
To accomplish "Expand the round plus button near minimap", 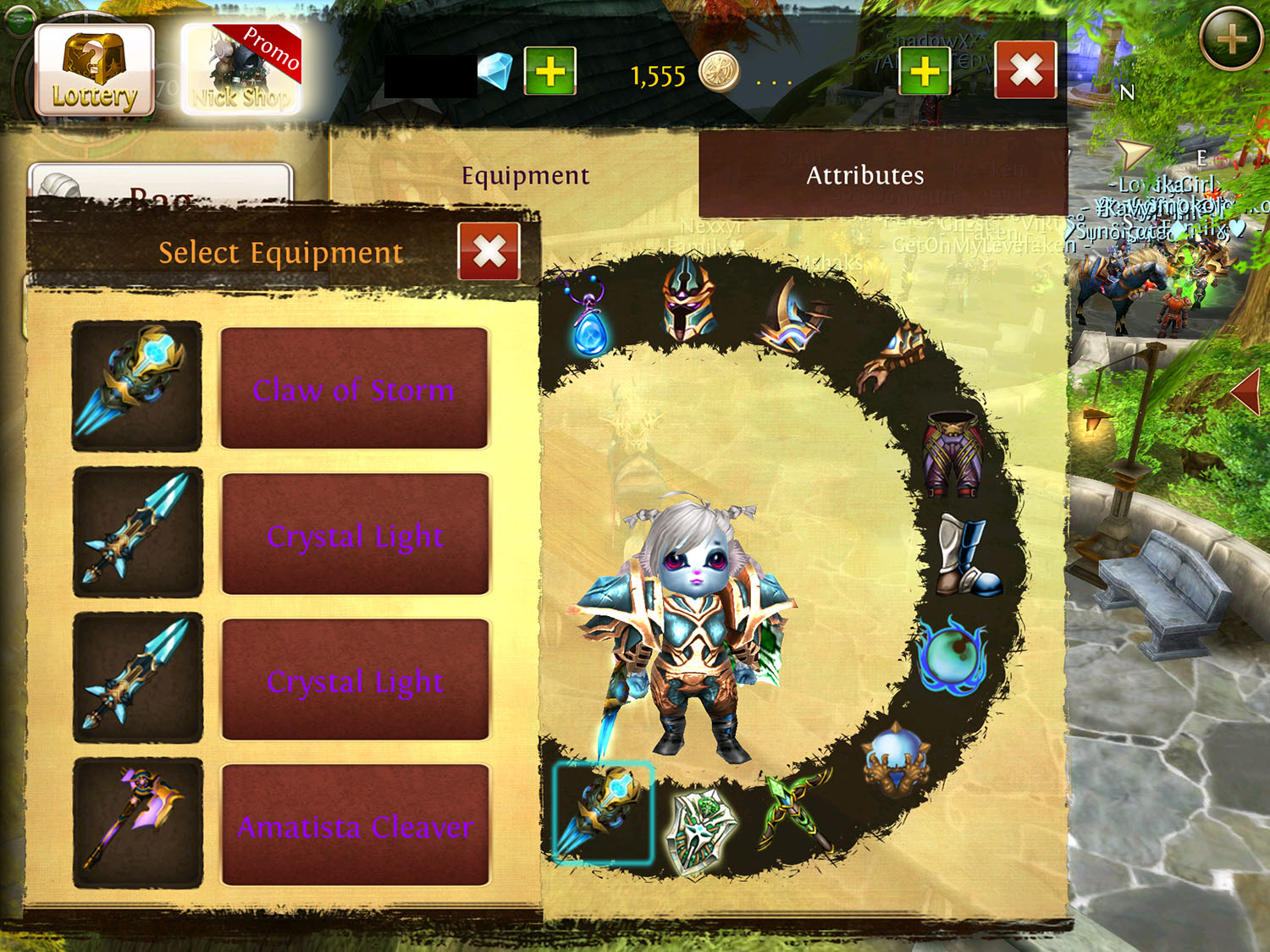I will coord(1231,39).
